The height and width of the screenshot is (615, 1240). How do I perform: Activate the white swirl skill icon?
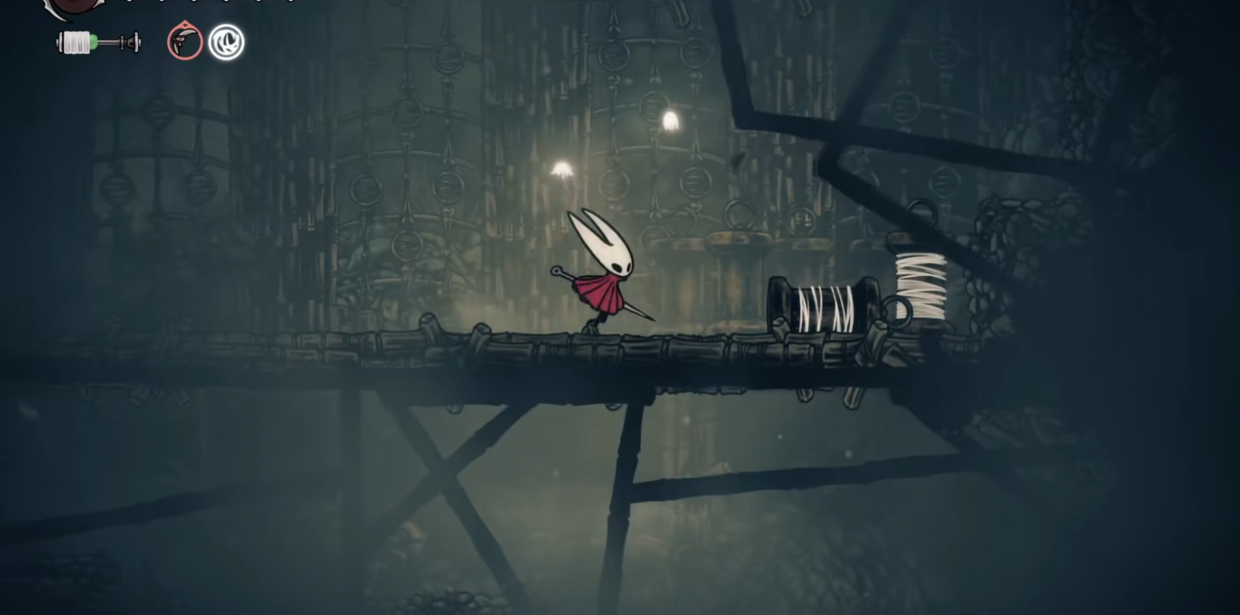click(x=226, y=42)
